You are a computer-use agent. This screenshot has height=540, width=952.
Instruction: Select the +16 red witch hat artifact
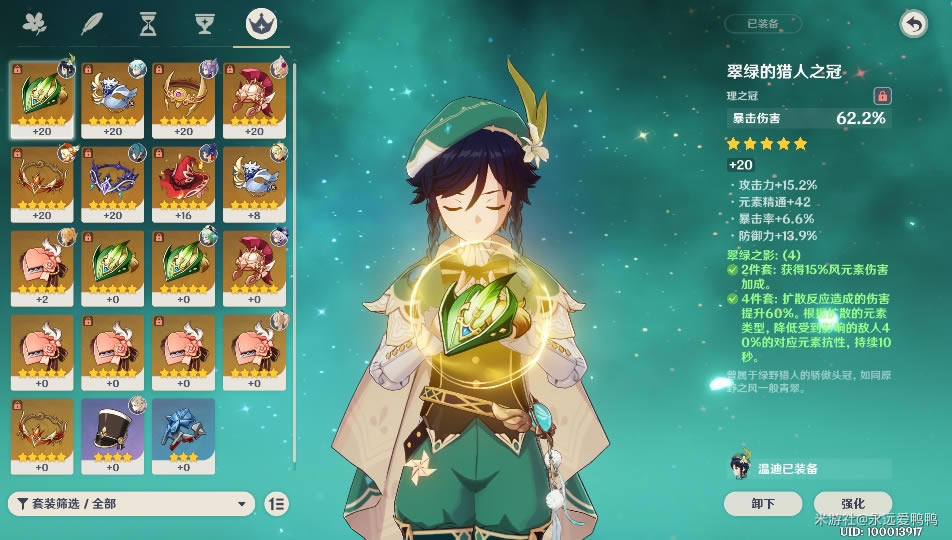click(184, 184)
